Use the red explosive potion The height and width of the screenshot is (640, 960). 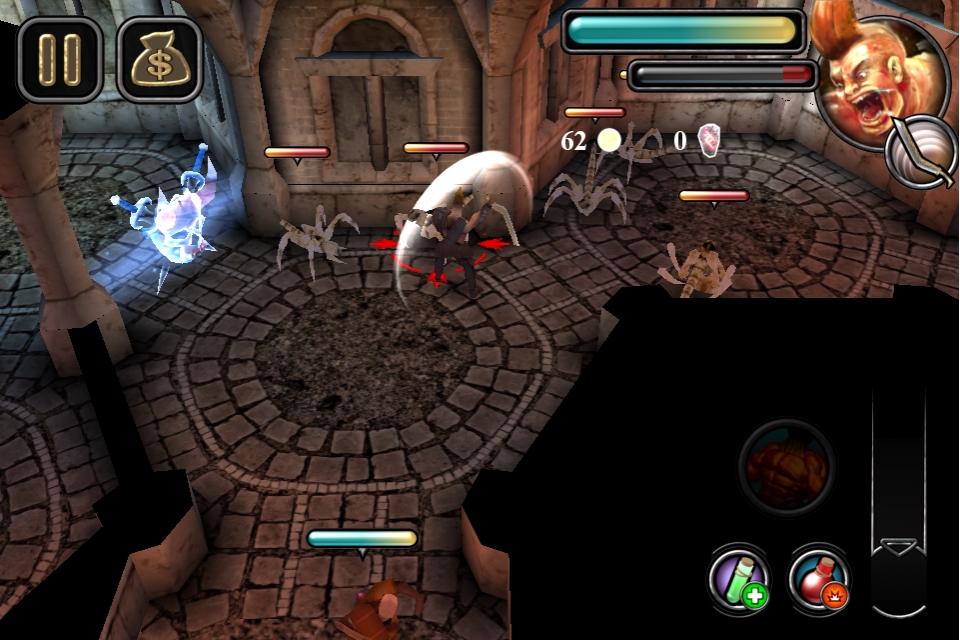(x=819, y=578)
